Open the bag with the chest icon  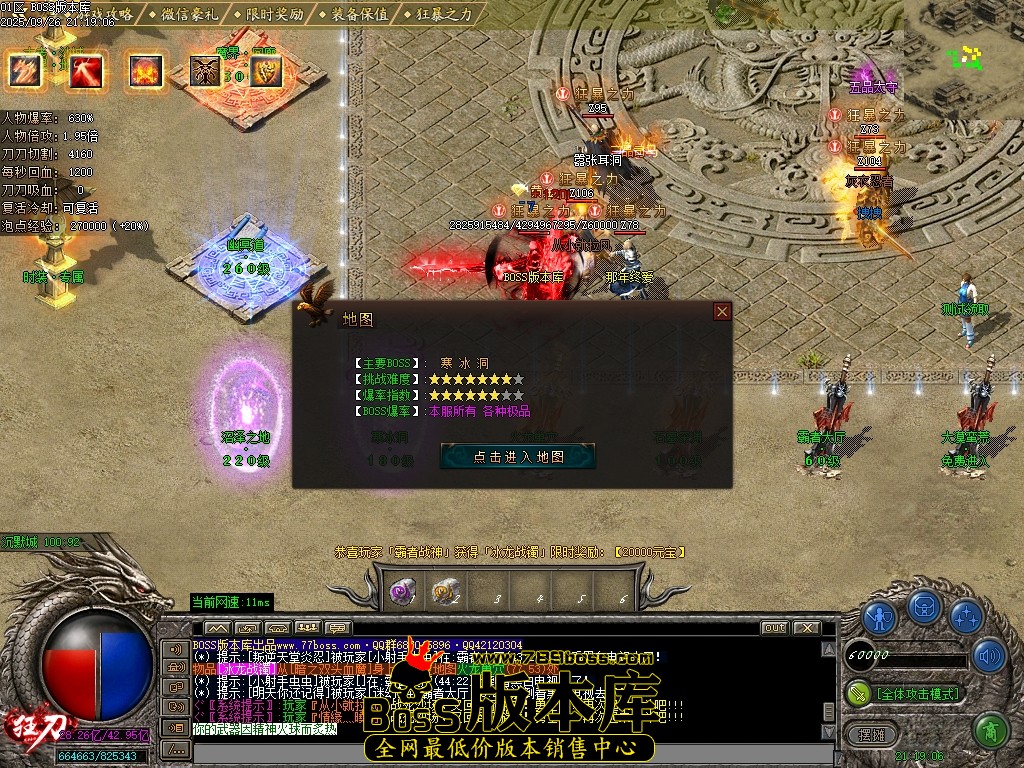click(924, 606)
